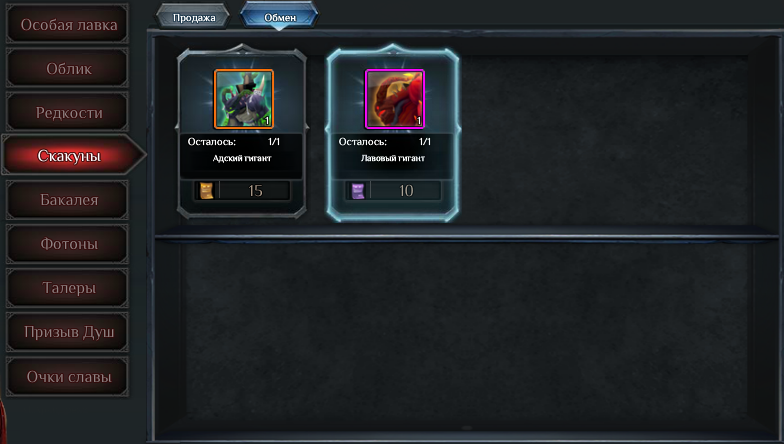The width and height of the screenshot is (784, 444).
Task: Click the 10 price of Лавовый гигант
Action: coord(405,190)
